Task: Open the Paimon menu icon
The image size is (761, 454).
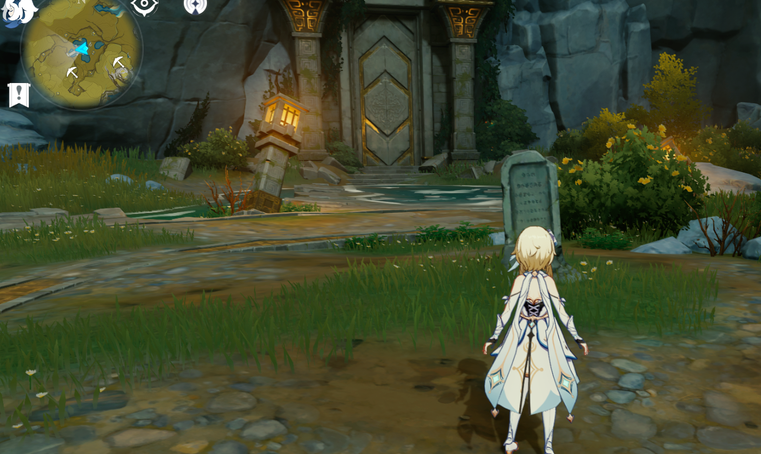Action: click(x=18, y=10)
